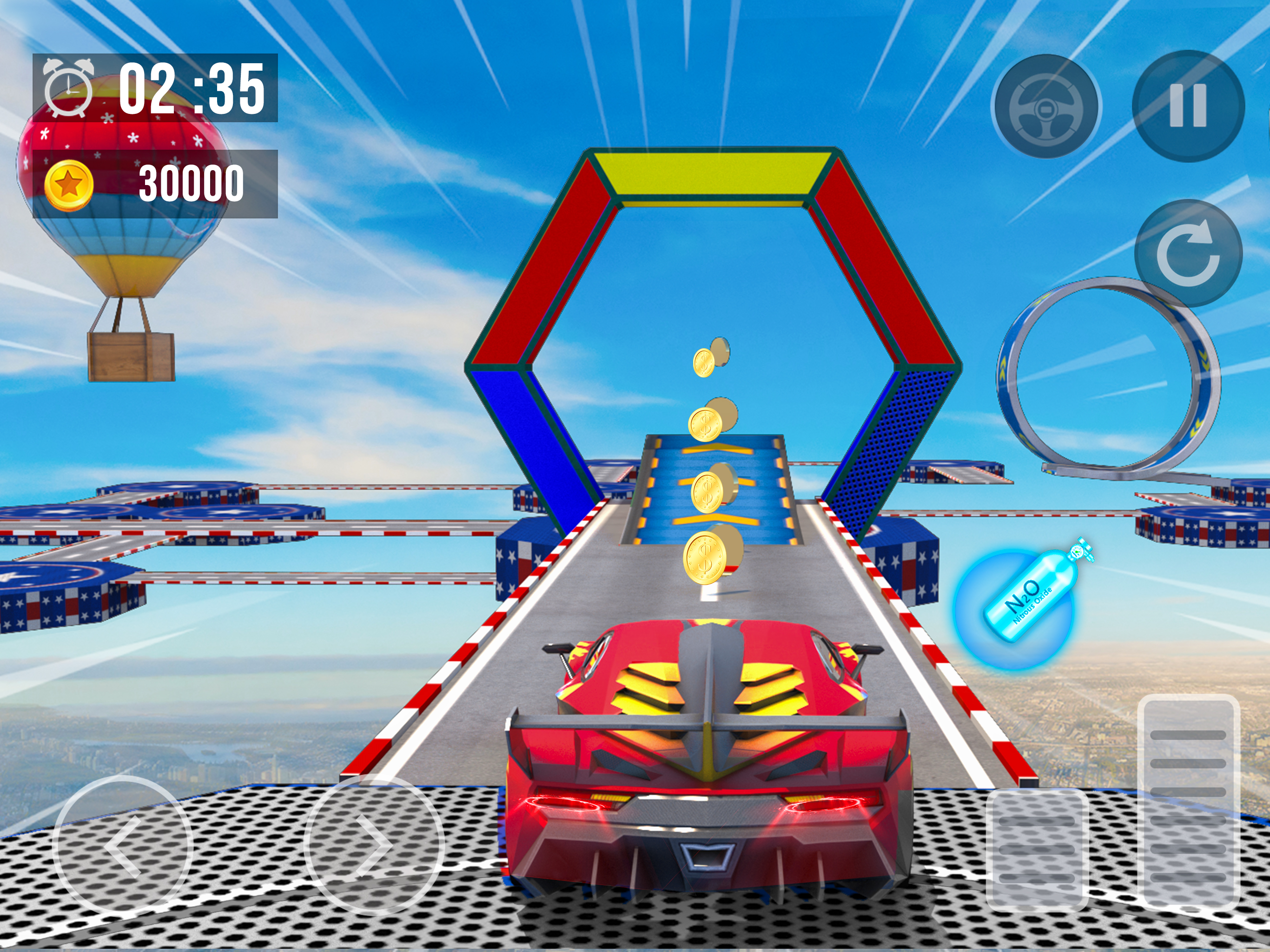
Task: Step on the tall accelerator pedal
Action: 1189,803
